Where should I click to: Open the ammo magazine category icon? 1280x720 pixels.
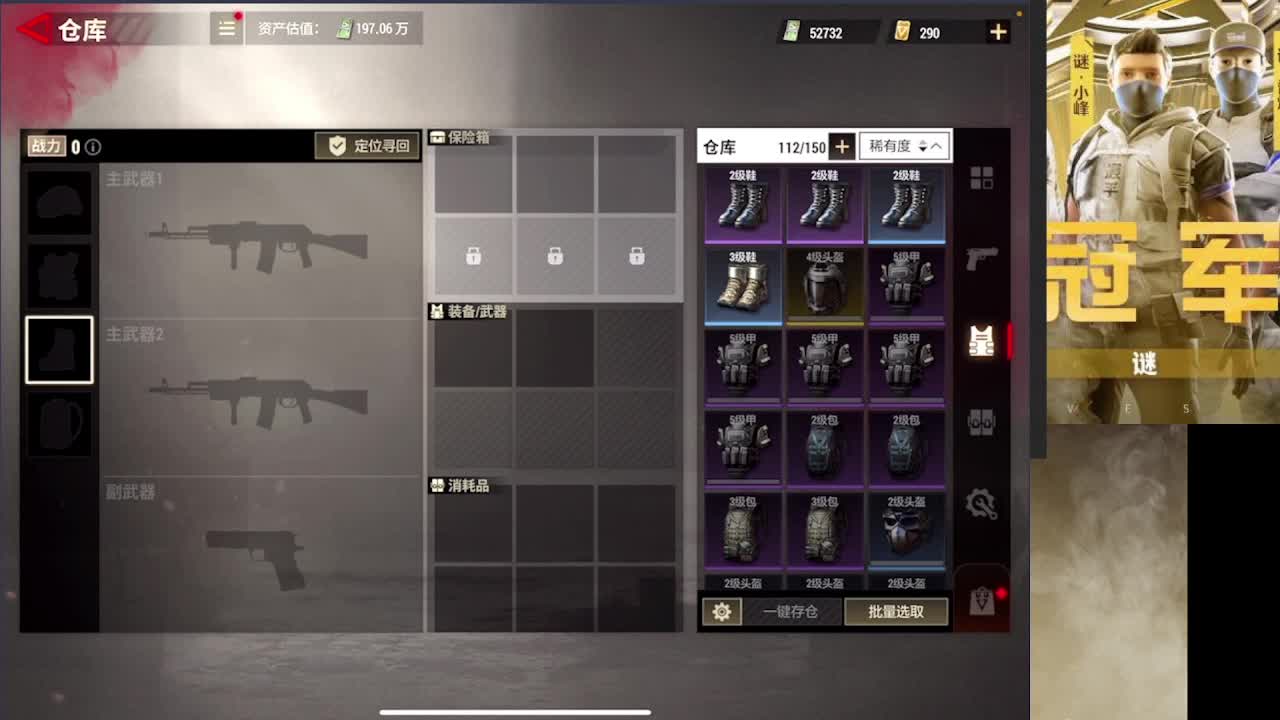coord(983,422)
